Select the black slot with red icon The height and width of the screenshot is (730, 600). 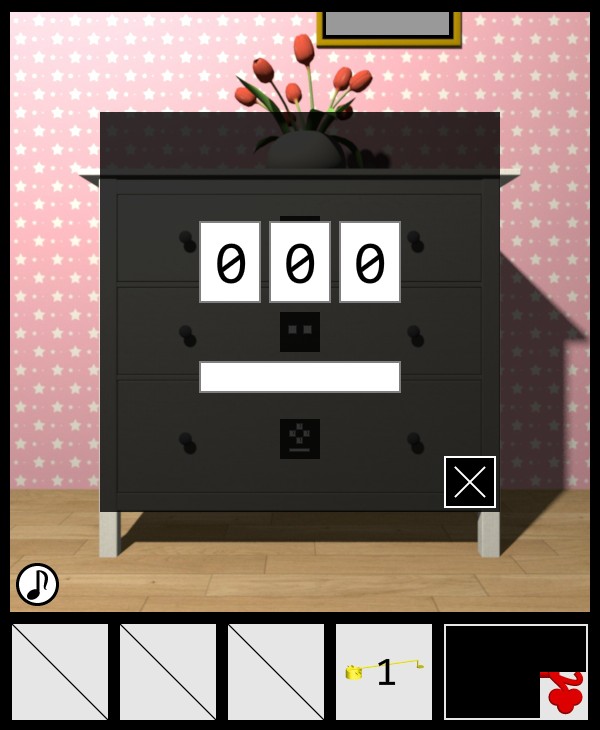[516, 672]
